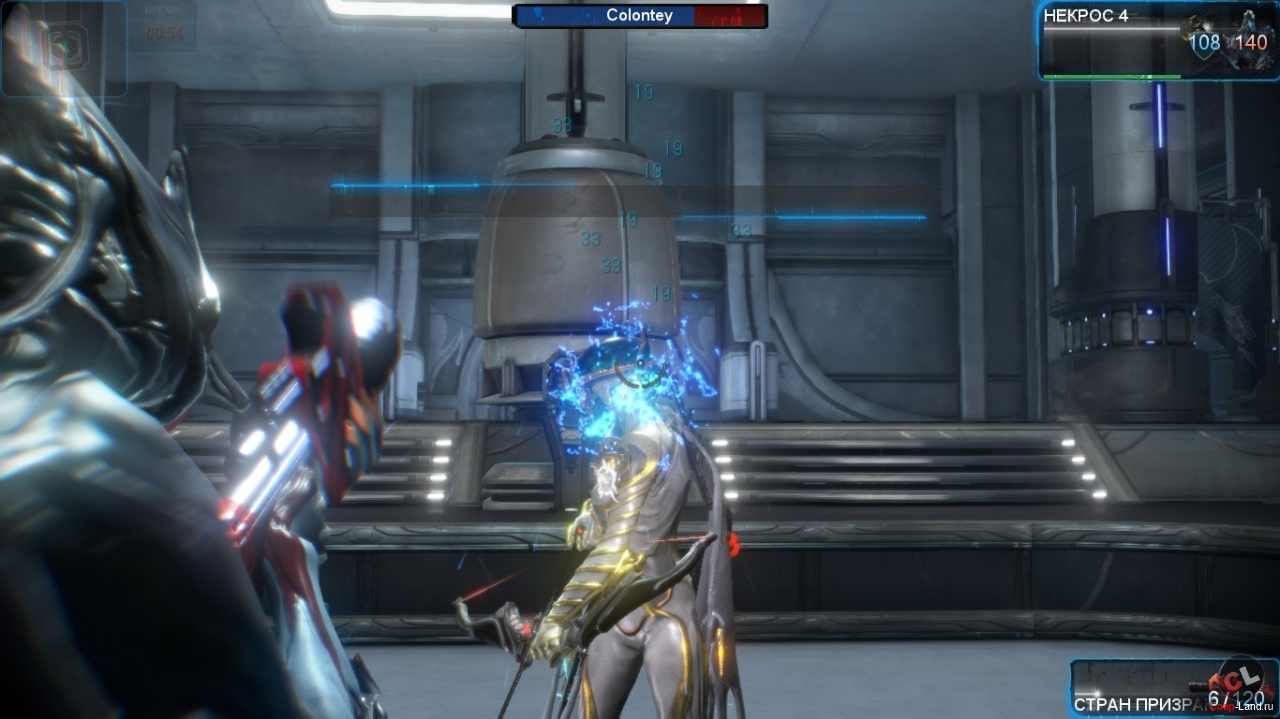Click the Стран Призрак weapon panel
Screen dimensions: 1280x719
coord(1150,688)
